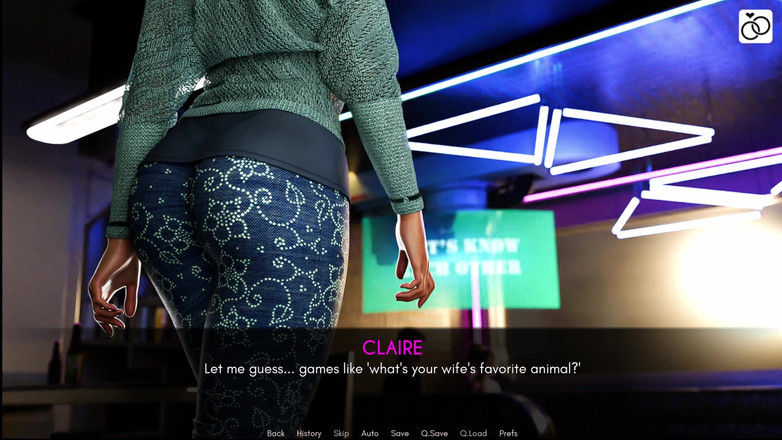Perform a quick save with Q.Save
The width and height of the screenshot is (782, 440).
(434, 433)
